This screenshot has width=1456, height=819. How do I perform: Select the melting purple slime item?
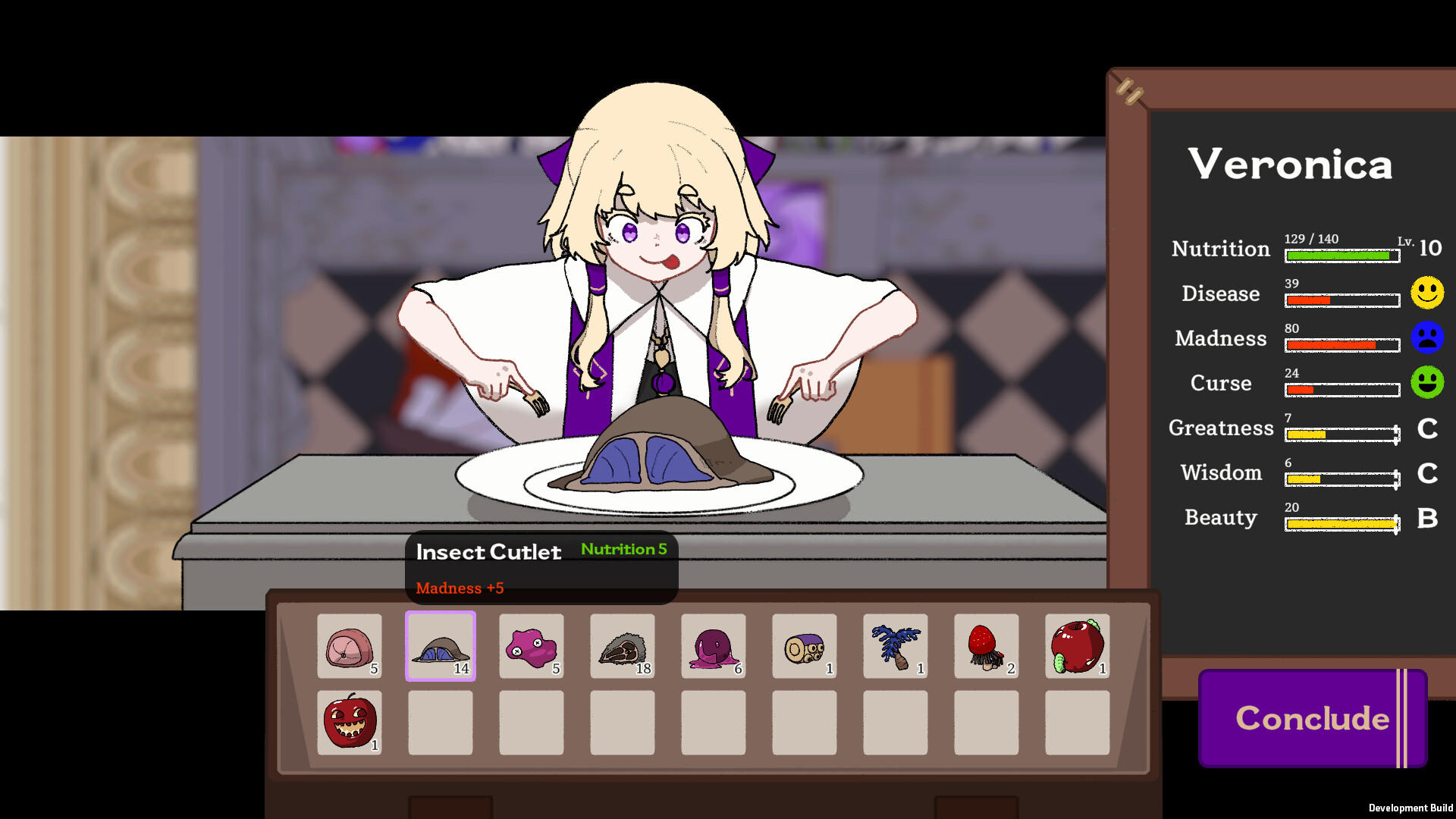click(x=713, y=647)
